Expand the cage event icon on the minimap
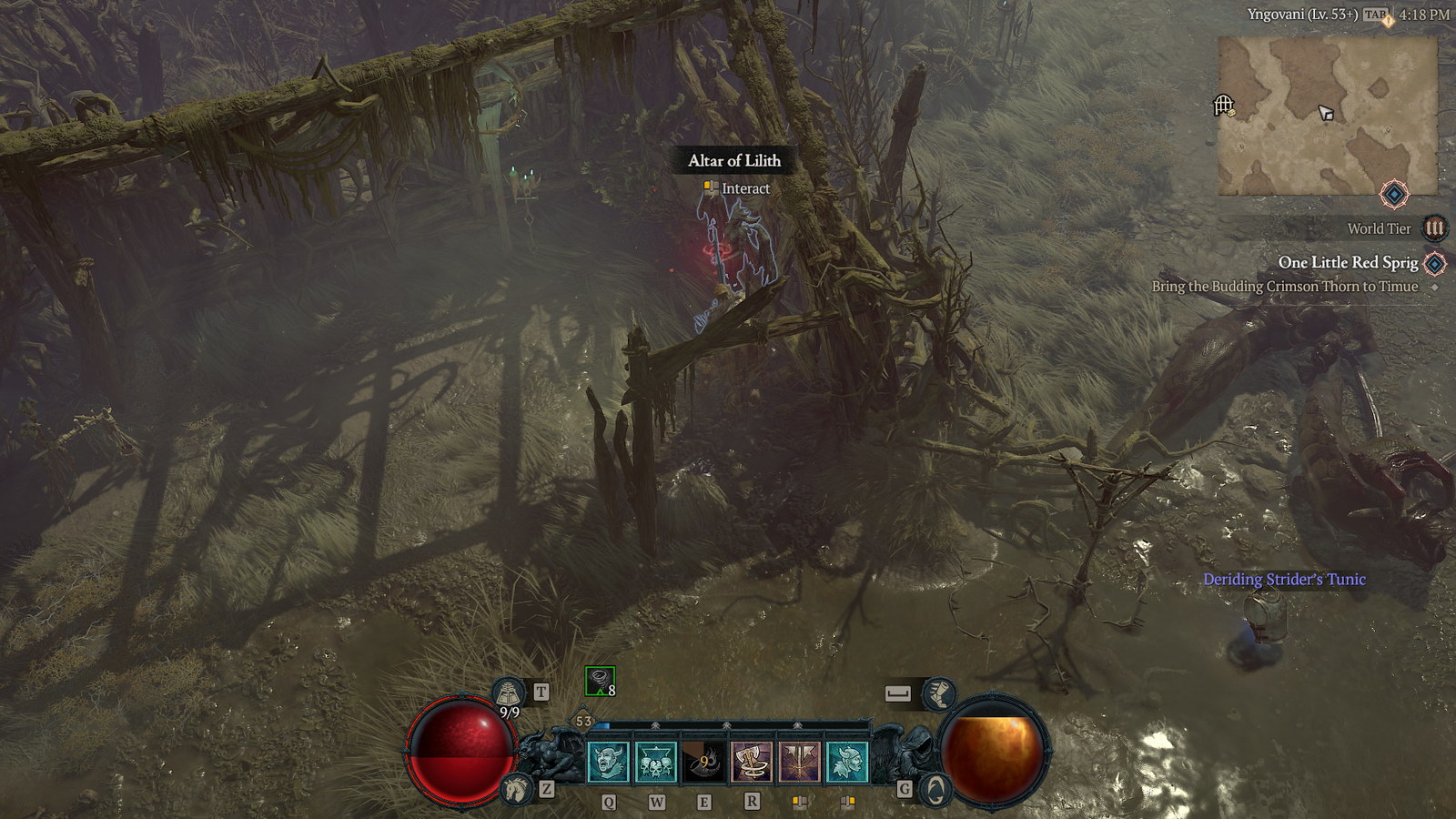This screenshot has height=819, width=1456. pyautogui.click(x=1222, y=106)
